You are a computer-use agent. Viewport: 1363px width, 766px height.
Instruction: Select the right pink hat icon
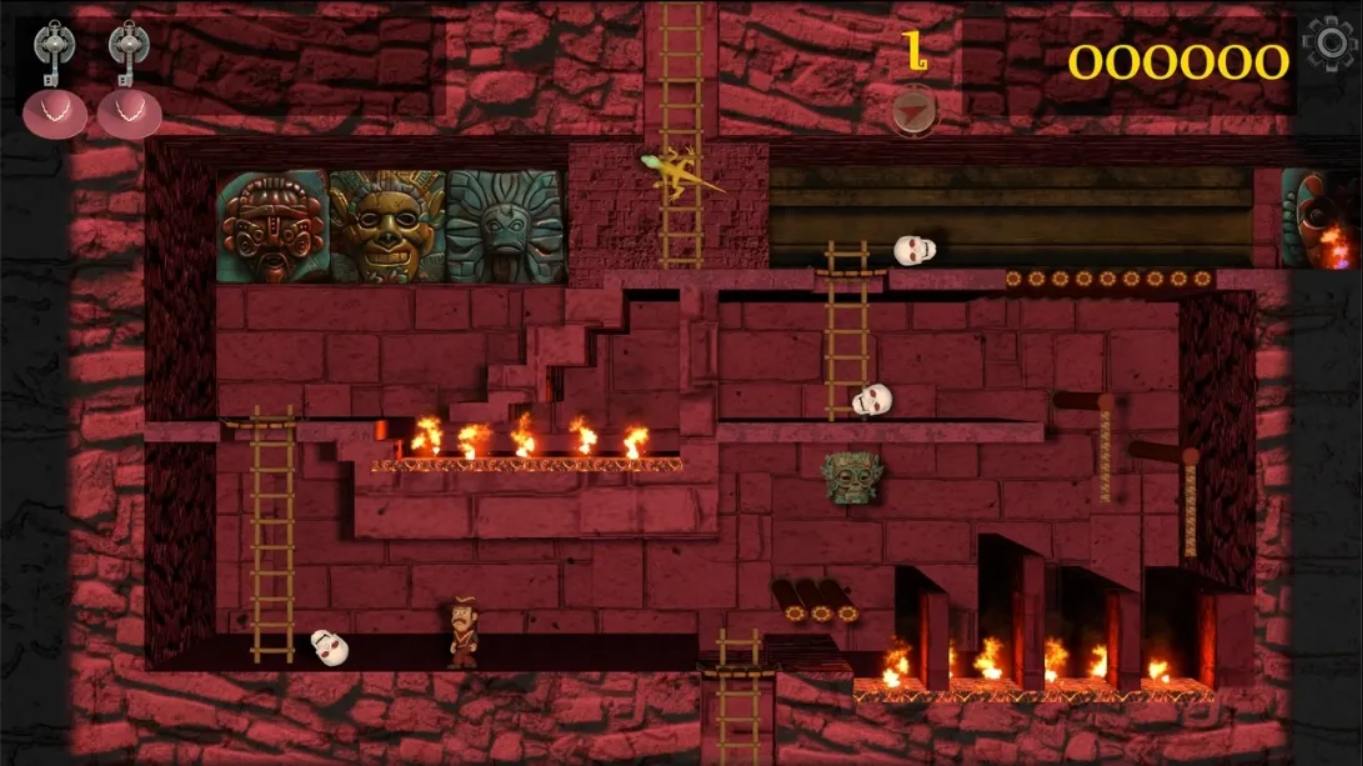[x=130, y=112]
